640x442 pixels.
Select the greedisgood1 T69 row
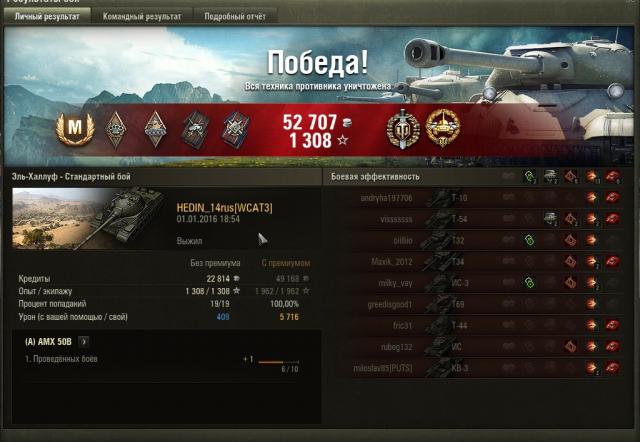(480, 304)
